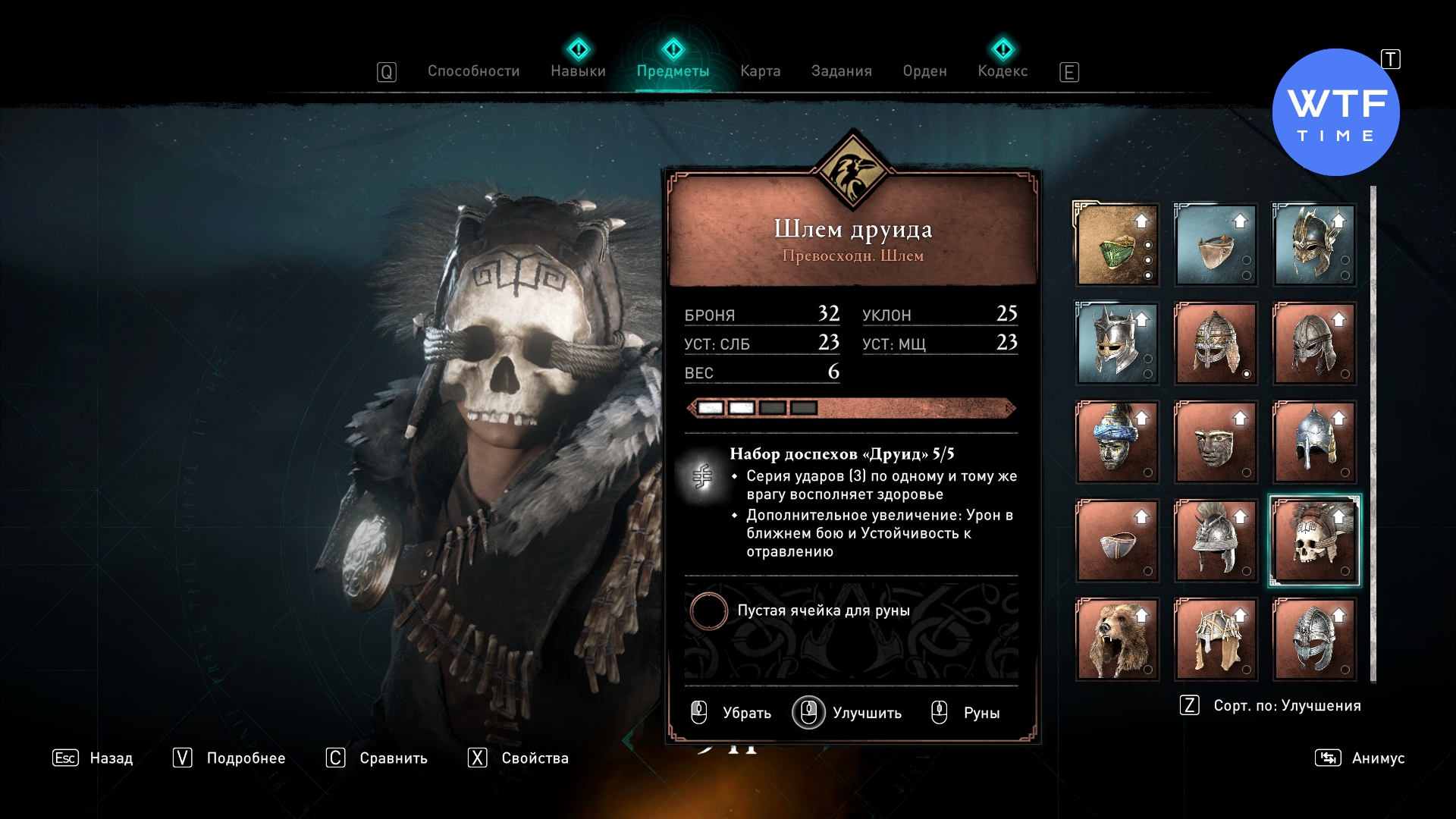Open the Кодекс tab

click(1003, 71)
